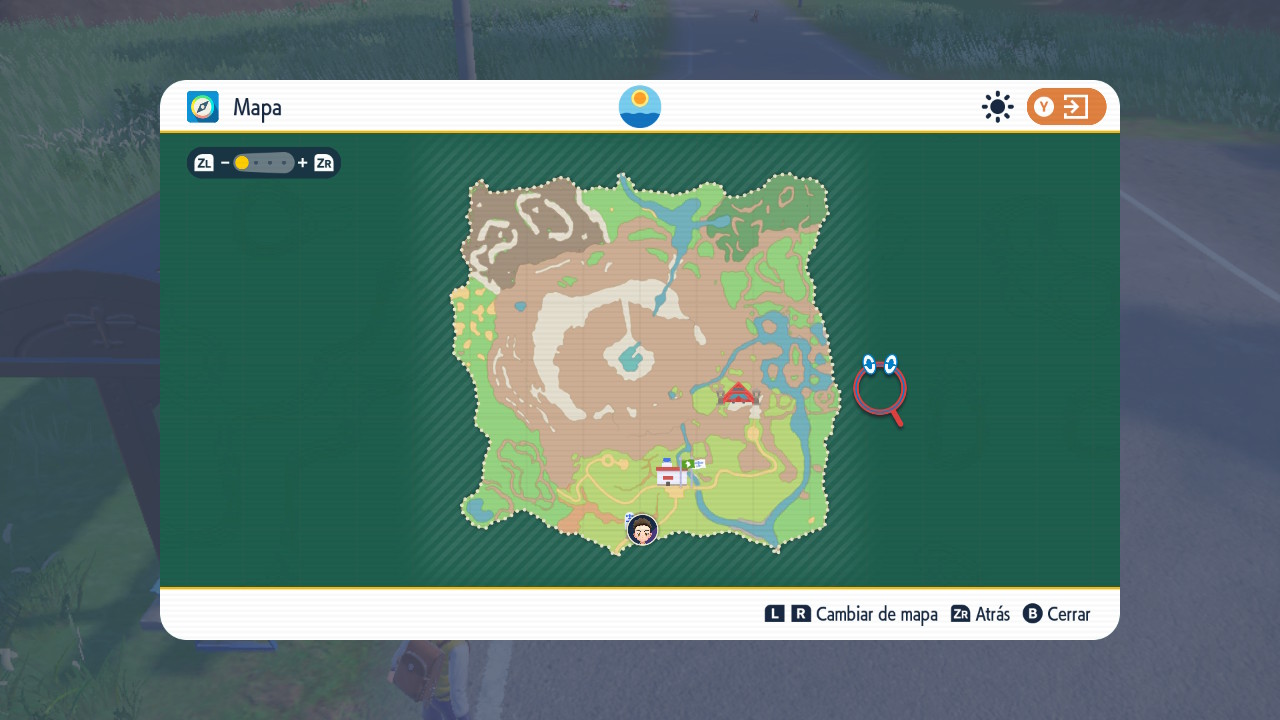
Task: Click the green flag marker on the map
Action: pyautogui.click(x=693, y=464)
